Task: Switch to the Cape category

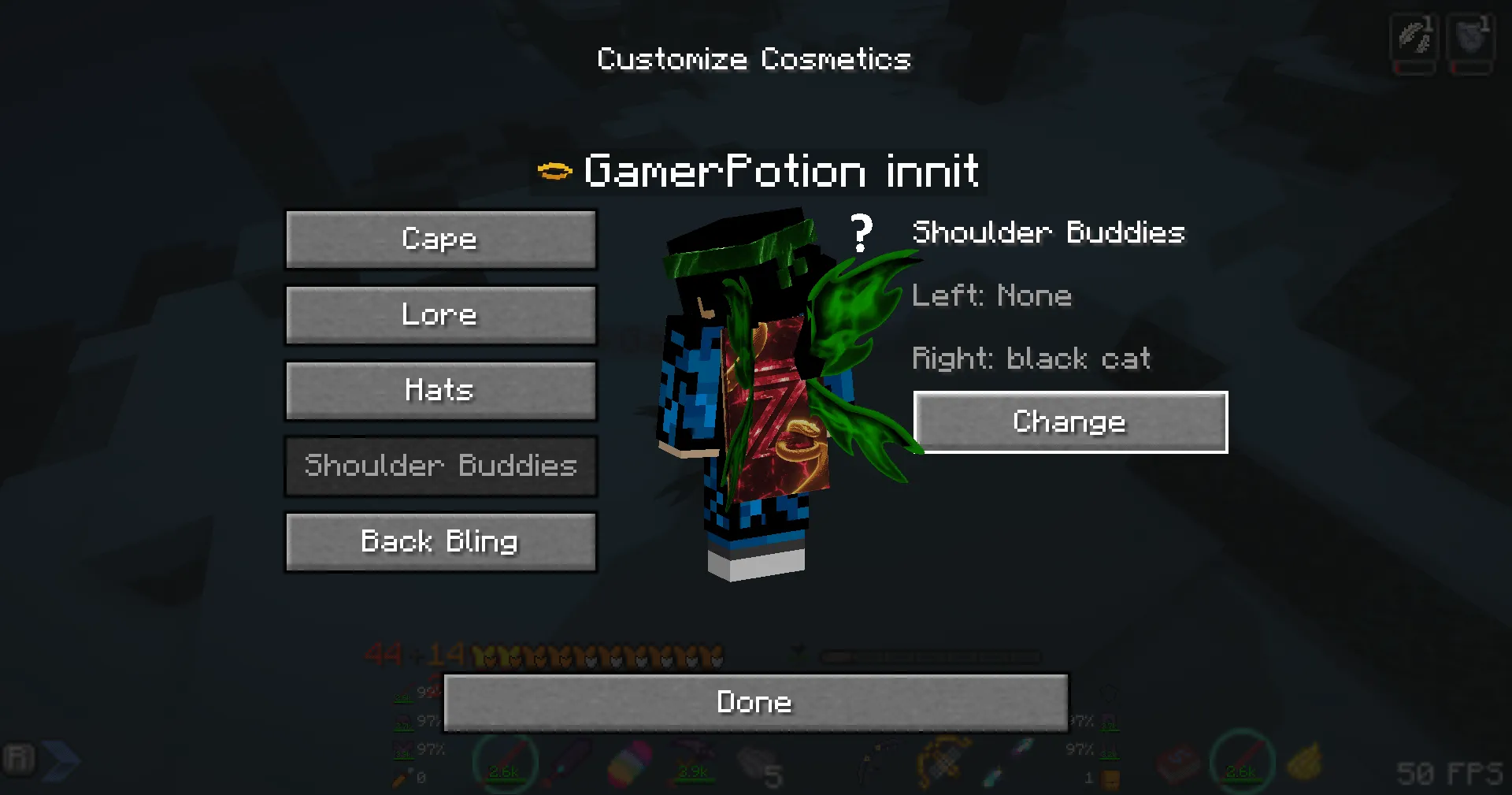Action: (441, 239)
